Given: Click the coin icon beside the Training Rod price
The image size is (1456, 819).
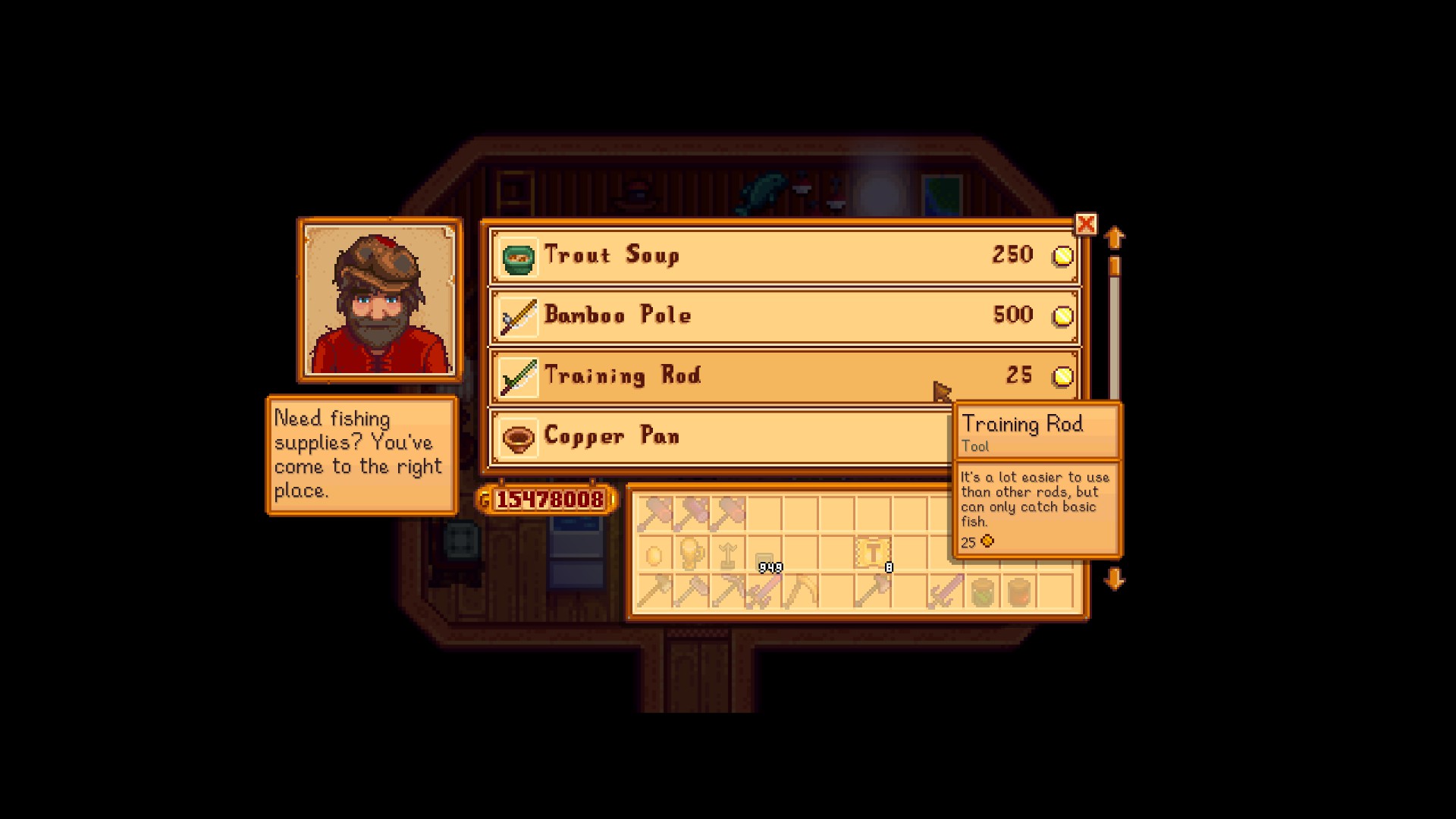Looking at the screenshot, I should click(1063, 376).
